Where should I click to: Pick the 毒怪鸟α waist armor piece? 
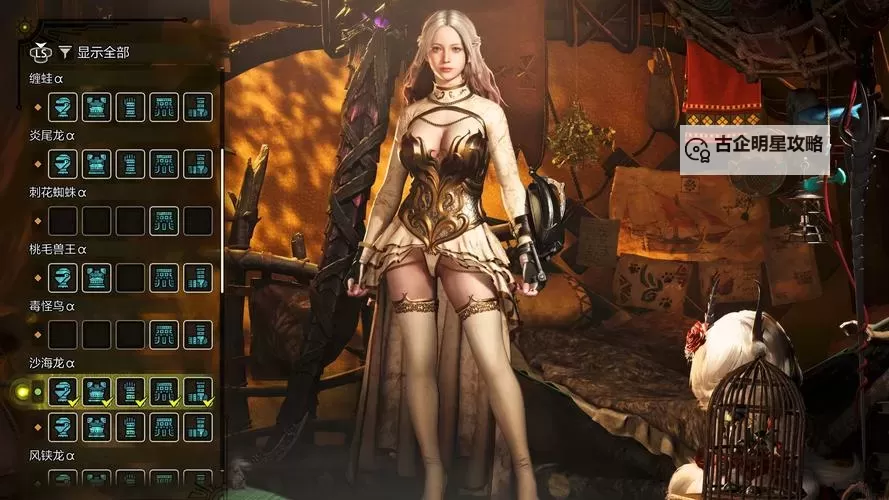click(x=164, y=335)
